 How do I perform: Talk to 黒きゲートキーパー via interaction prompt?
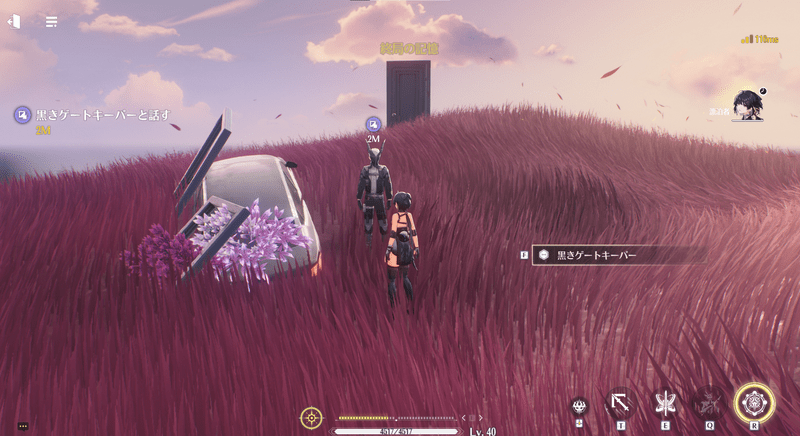point(614,256)
